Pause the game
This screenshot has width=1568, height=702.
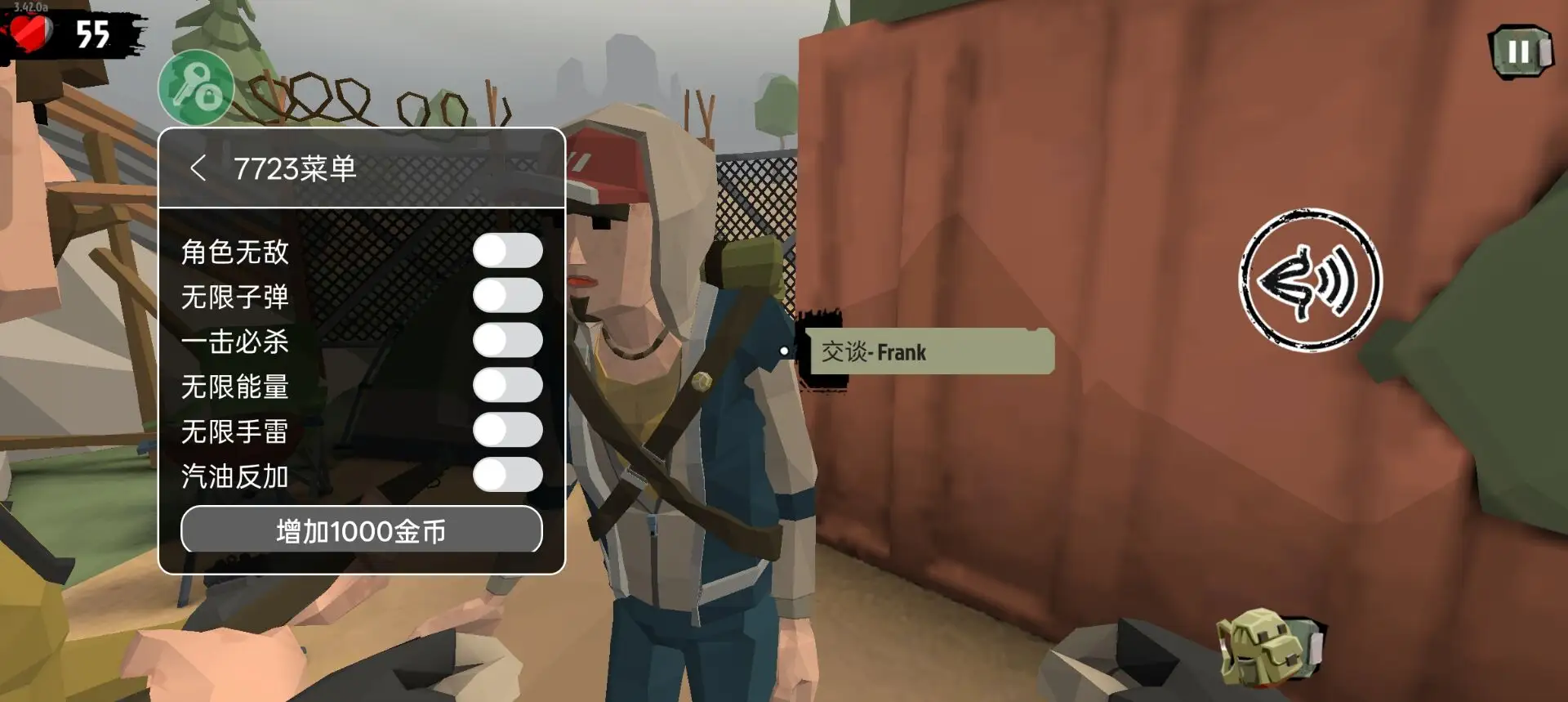[1519, 52]
